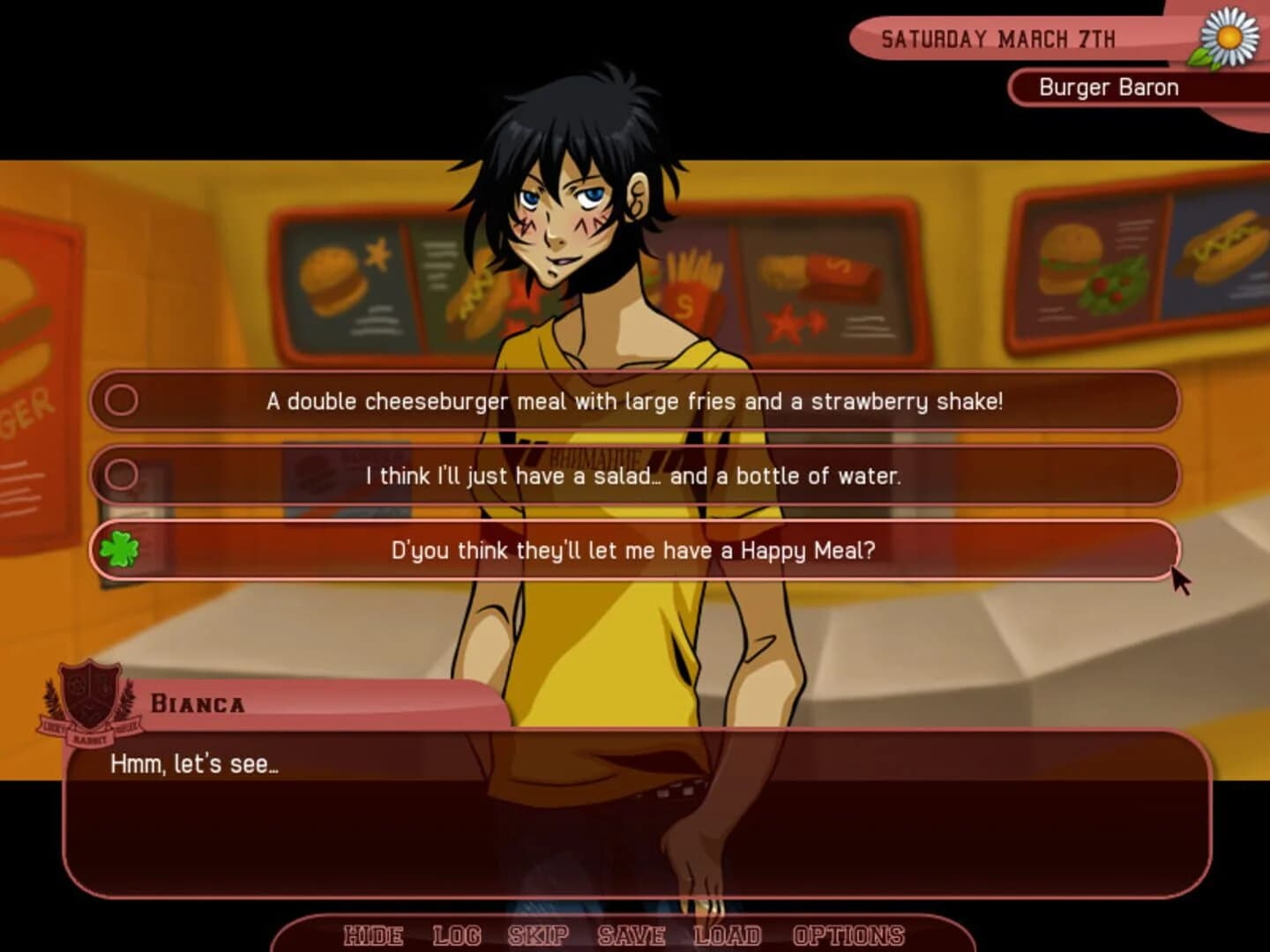Open the OPTIONS menu

click(x=848, y=936)
